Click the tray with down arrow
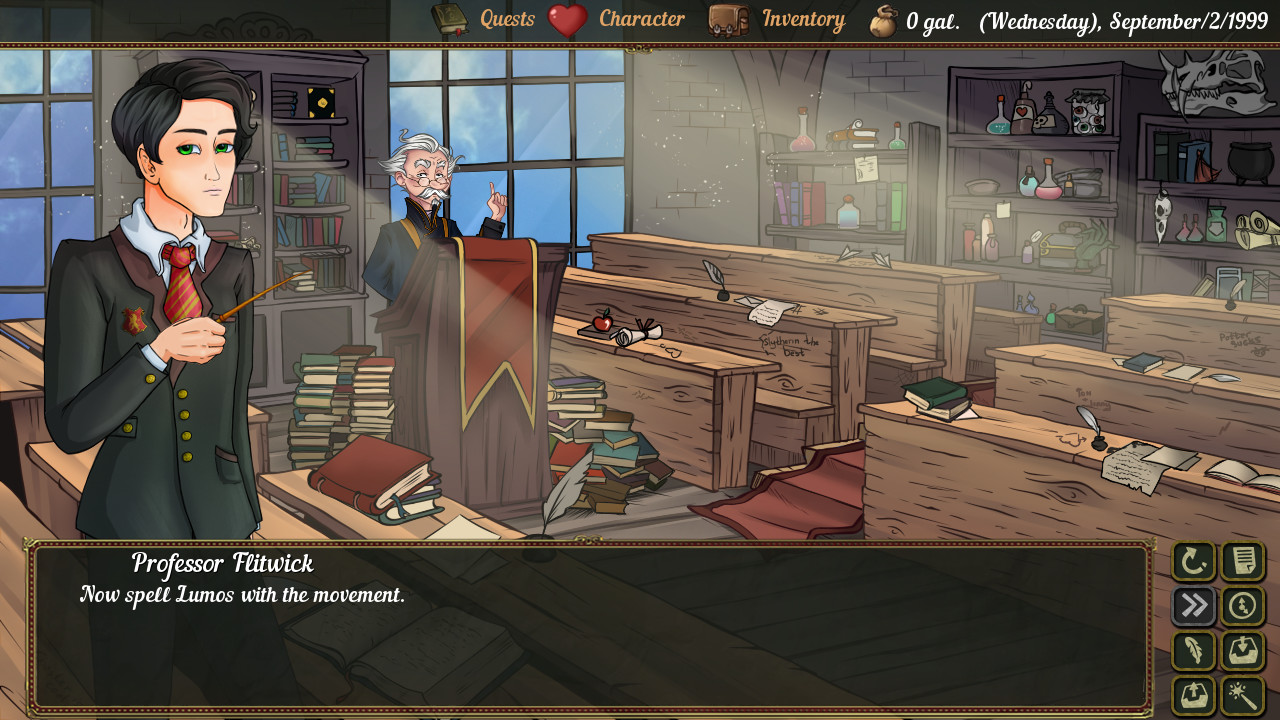 click(1243, 651)
